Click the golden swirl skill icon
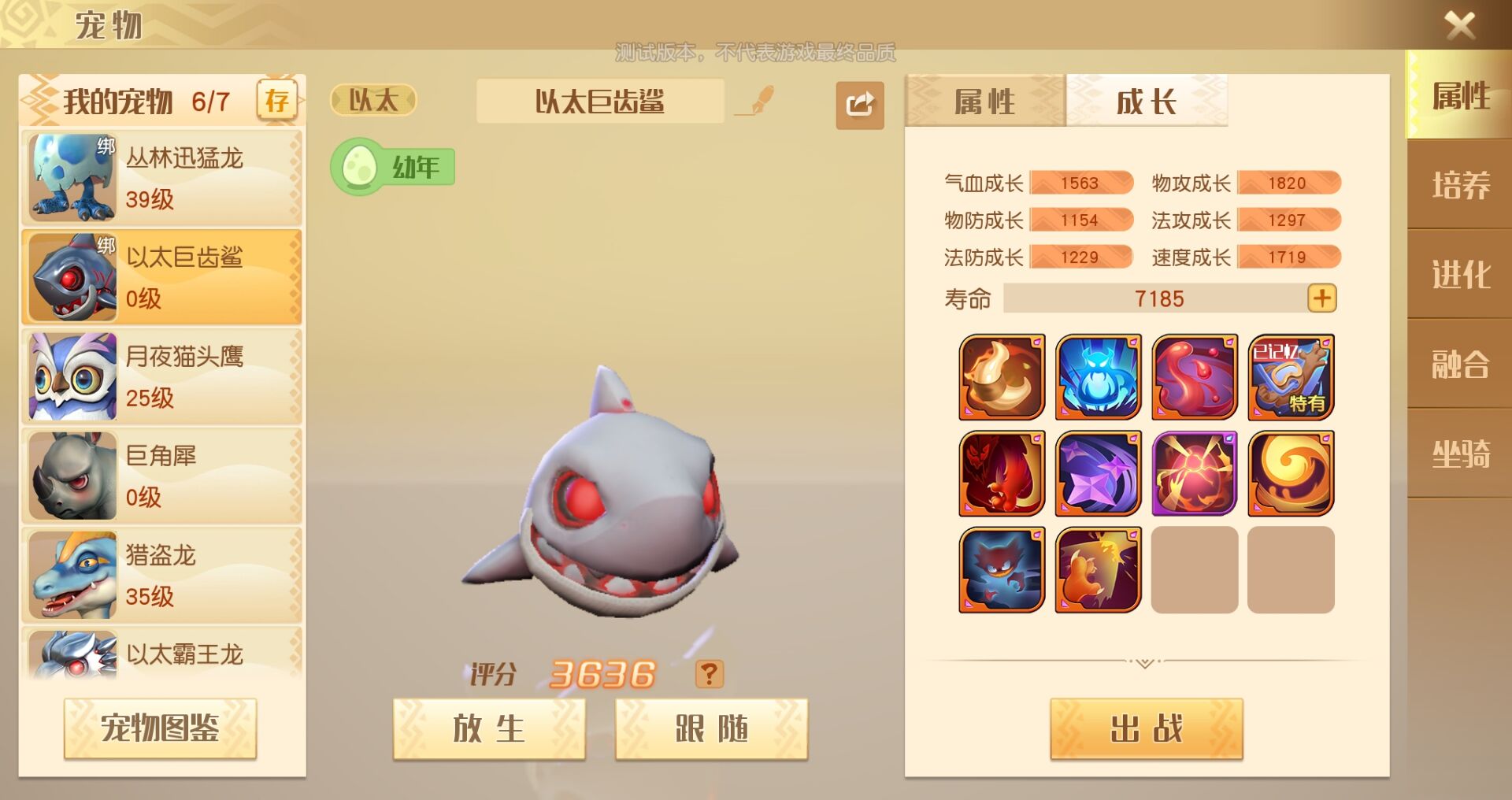The height and width of the screenshot is (800, 1512). pyautogui.click(x=1290, y=474)
